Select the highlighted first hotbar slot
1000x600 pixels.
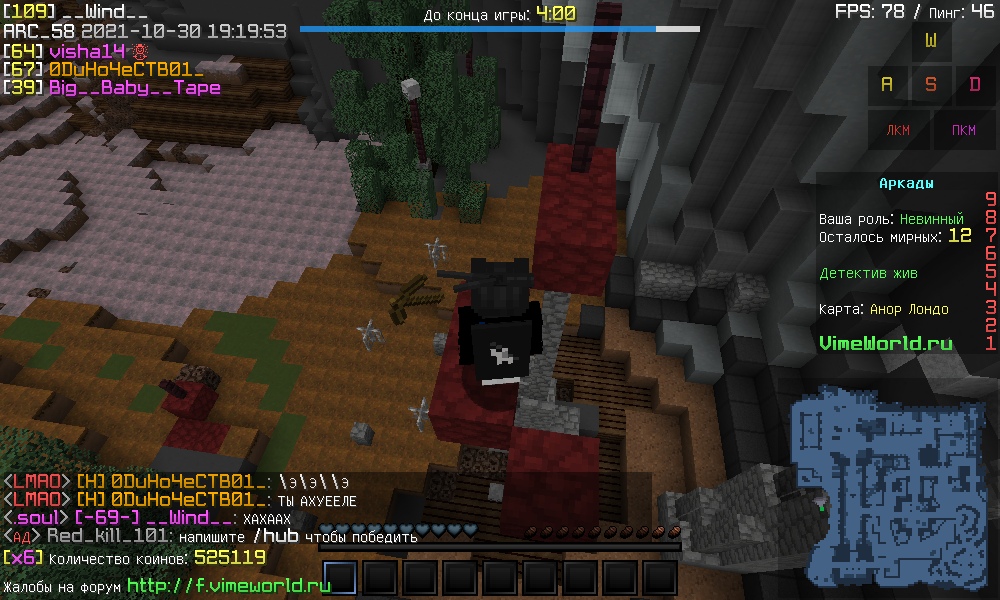point(340,578)
